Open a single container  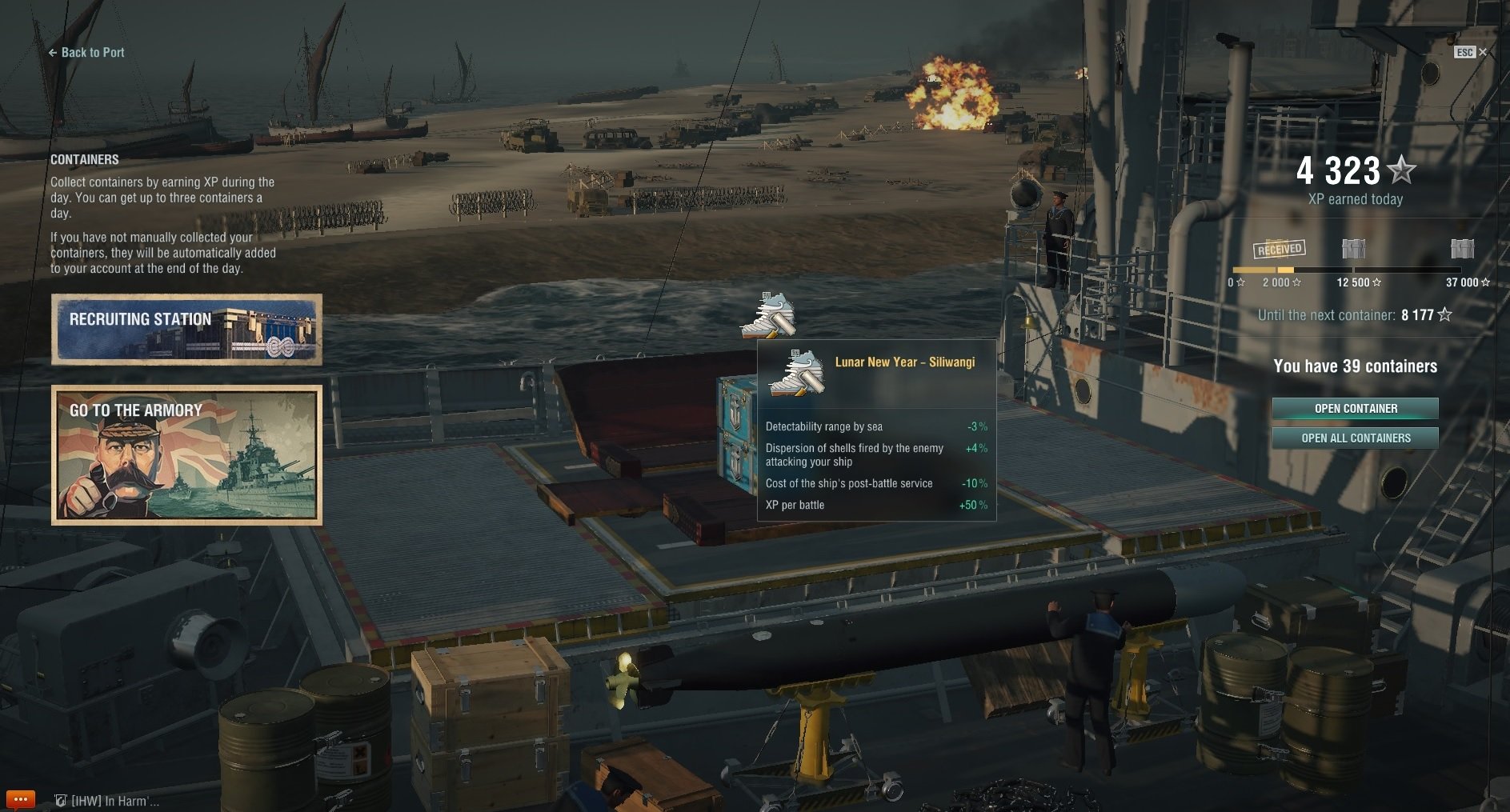coord(1355,409)
